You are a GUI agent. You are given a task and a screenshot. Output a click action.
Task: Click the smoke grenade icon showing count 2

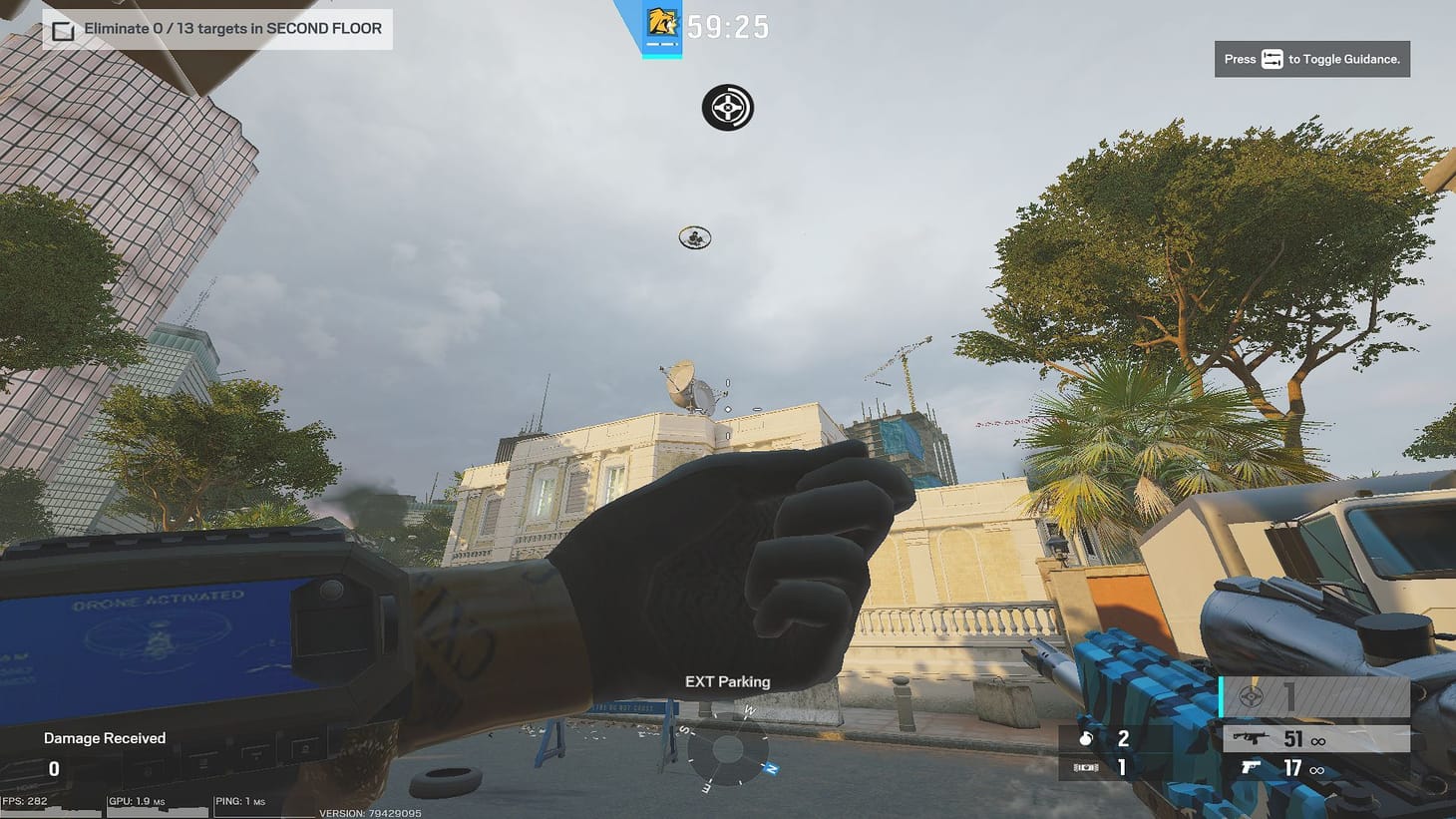(x=1086, y=739)
